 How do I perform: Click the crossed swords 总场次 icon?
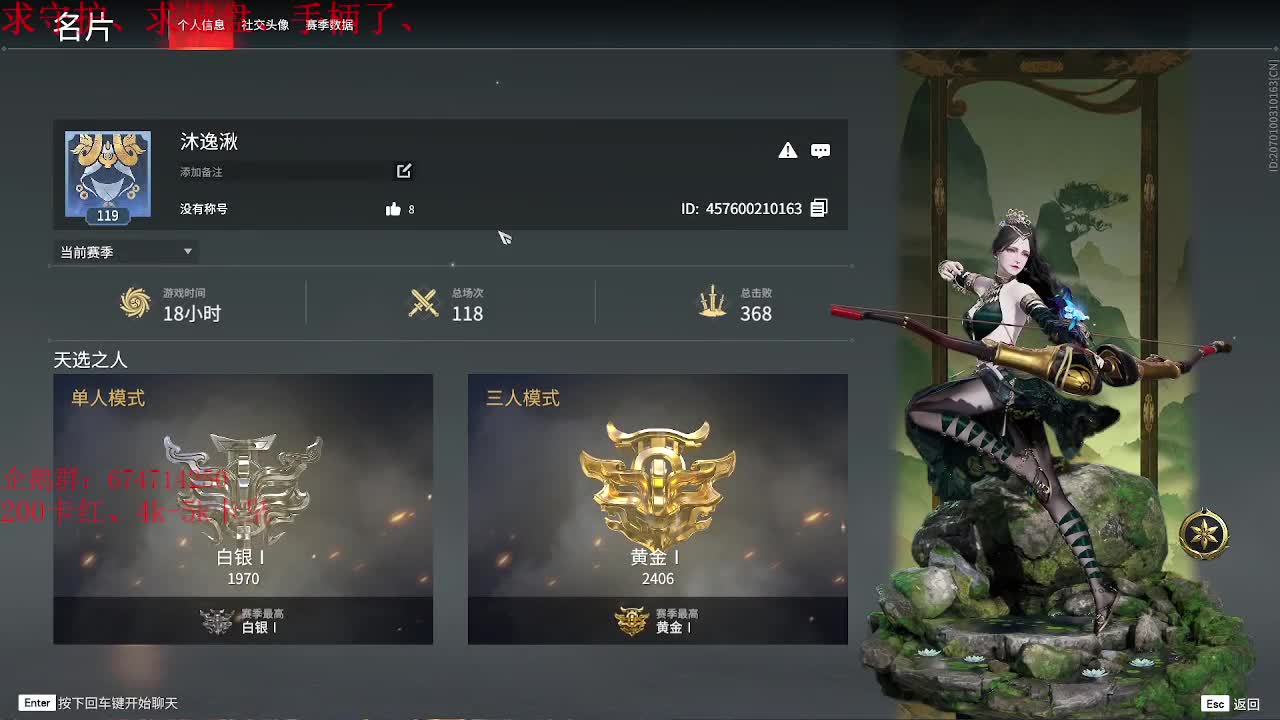click(x=424, y=304)
